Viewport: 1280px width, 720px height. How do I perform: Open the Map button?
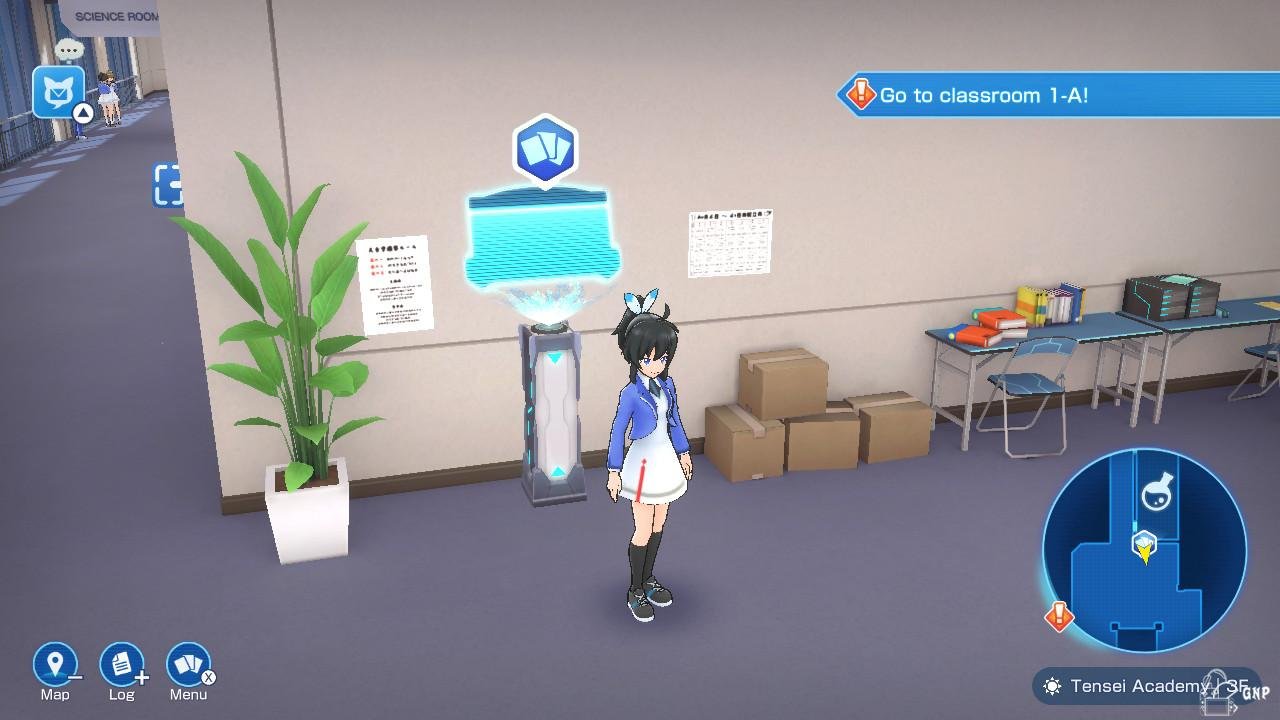point(55,665)
